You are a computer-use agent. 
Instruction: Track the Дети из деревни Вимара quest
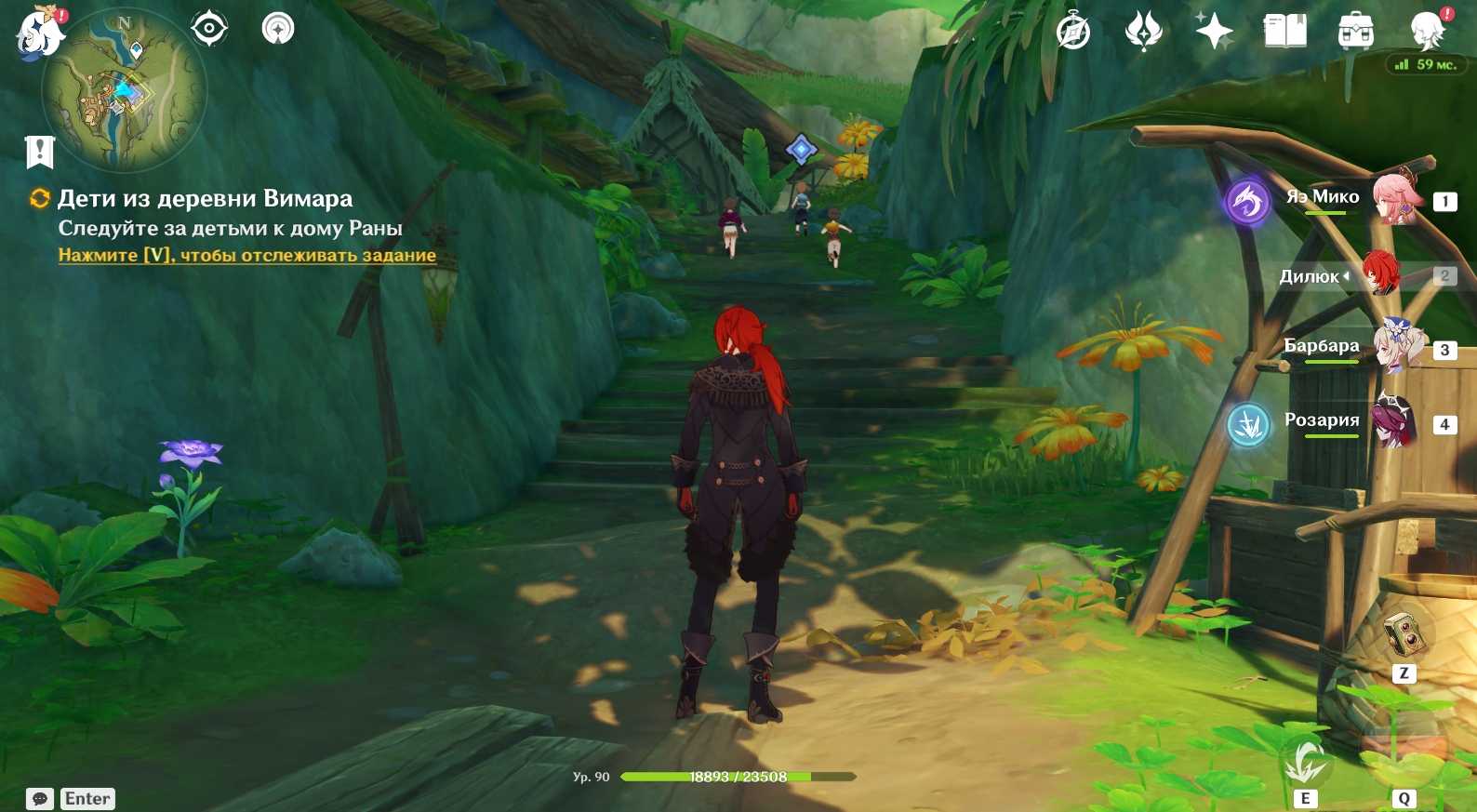(246, 255)
